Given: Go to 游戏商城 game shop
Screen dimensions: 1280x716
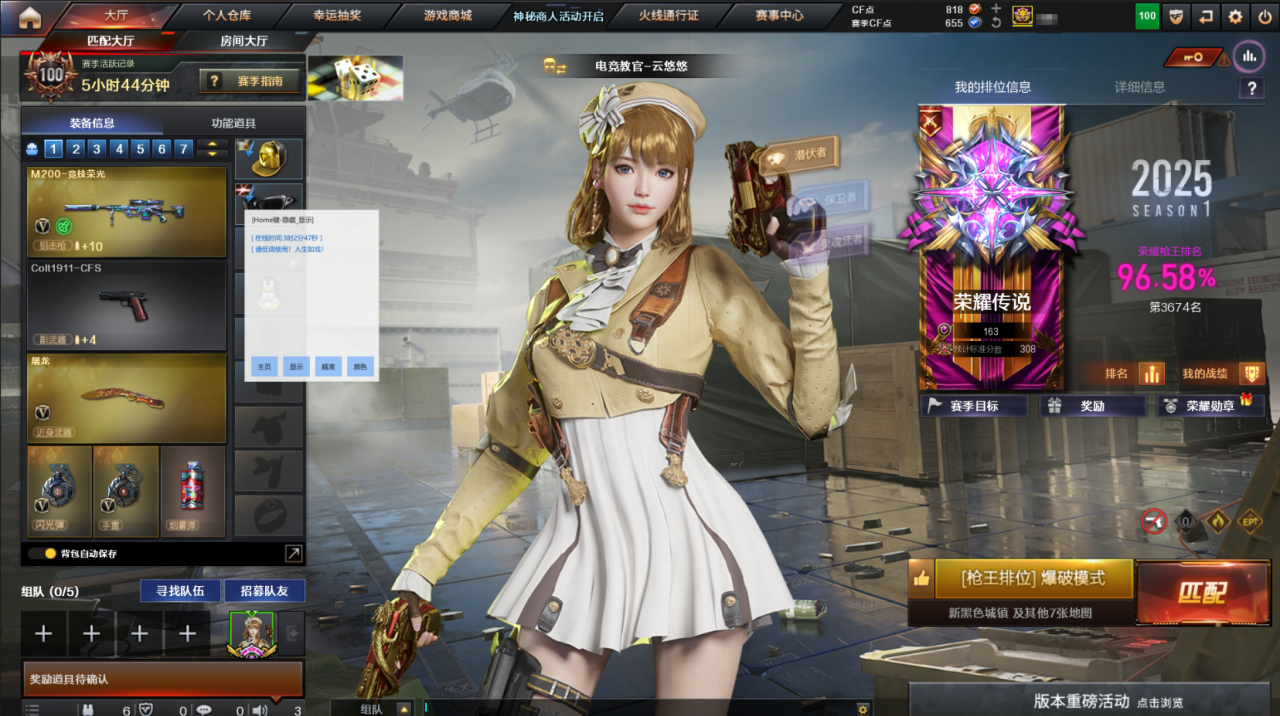Looking at the screenshot, I should click(x=447, y=16).
